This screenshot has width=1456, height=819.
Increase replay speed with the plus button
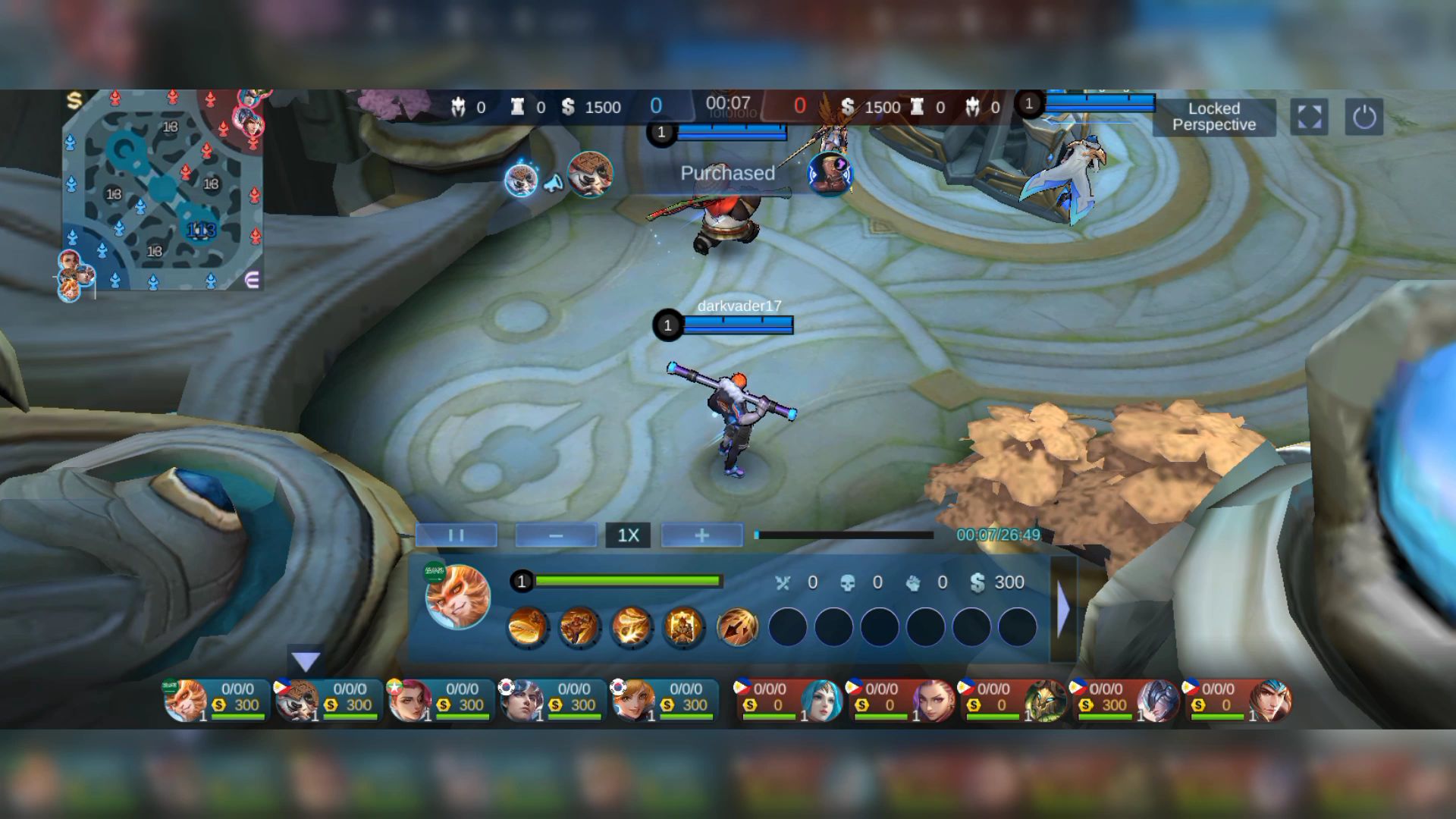tap(701, 535)
